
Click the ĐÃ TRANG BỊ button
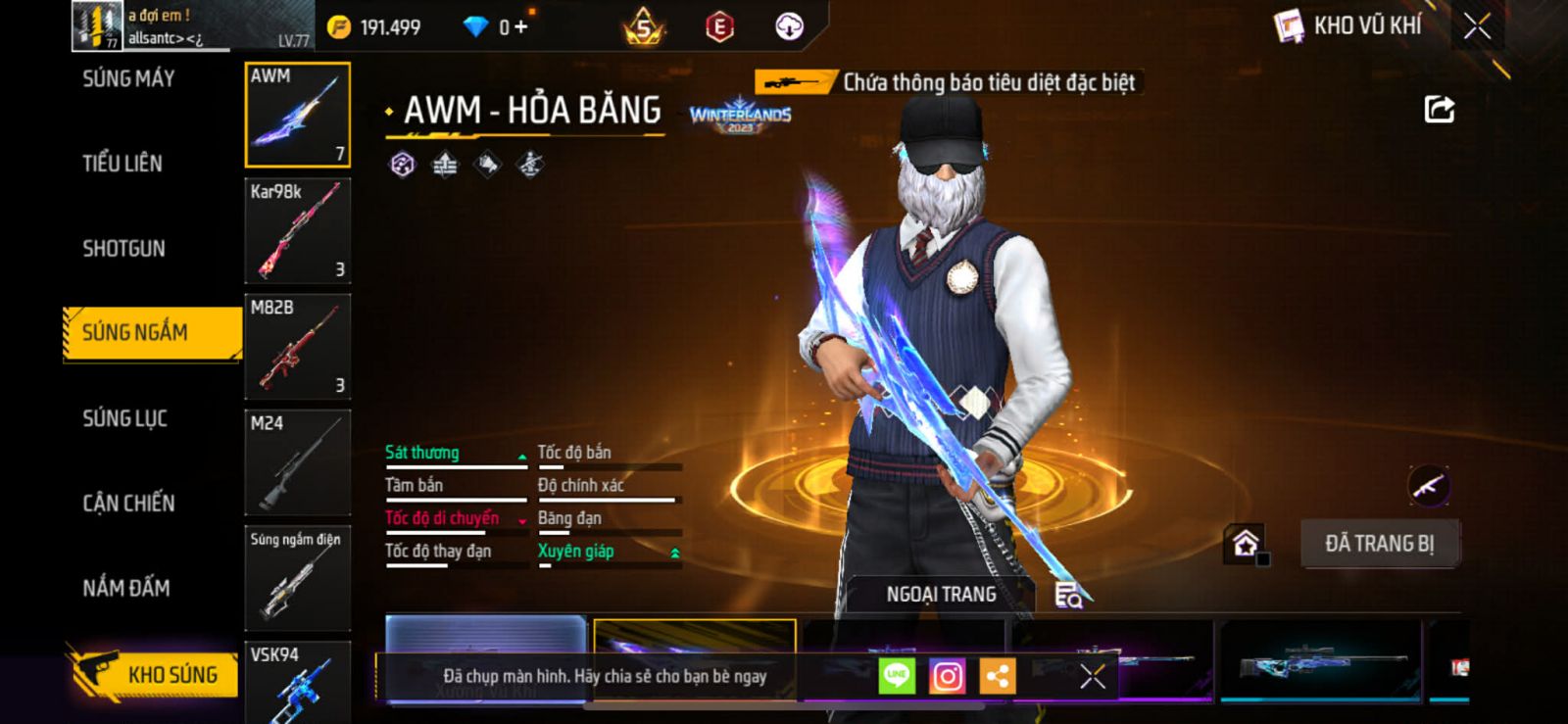[1379, 544]
